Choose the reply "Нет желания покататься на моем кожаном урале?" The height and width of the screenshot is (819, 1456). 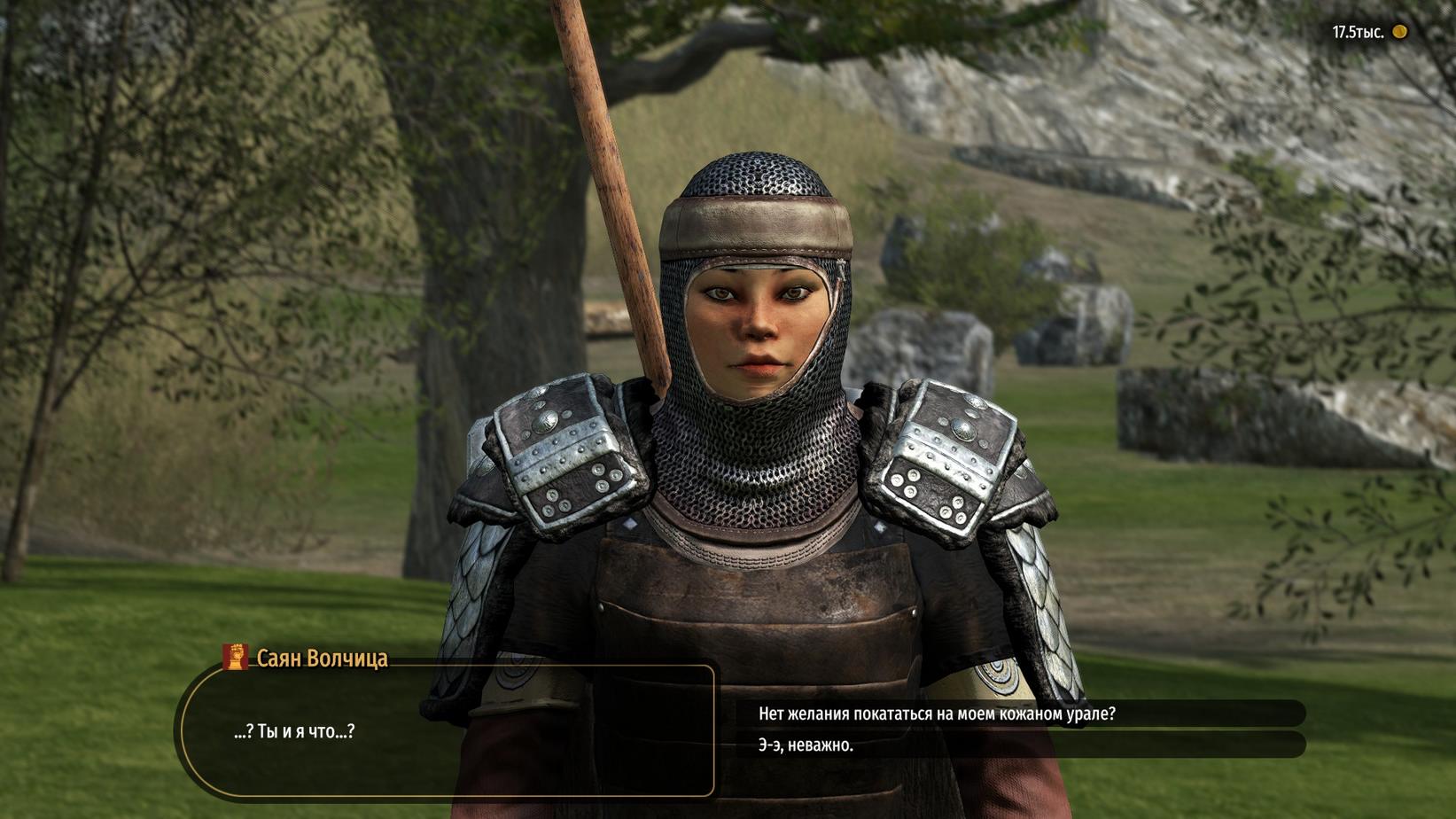tap(936, 714)
